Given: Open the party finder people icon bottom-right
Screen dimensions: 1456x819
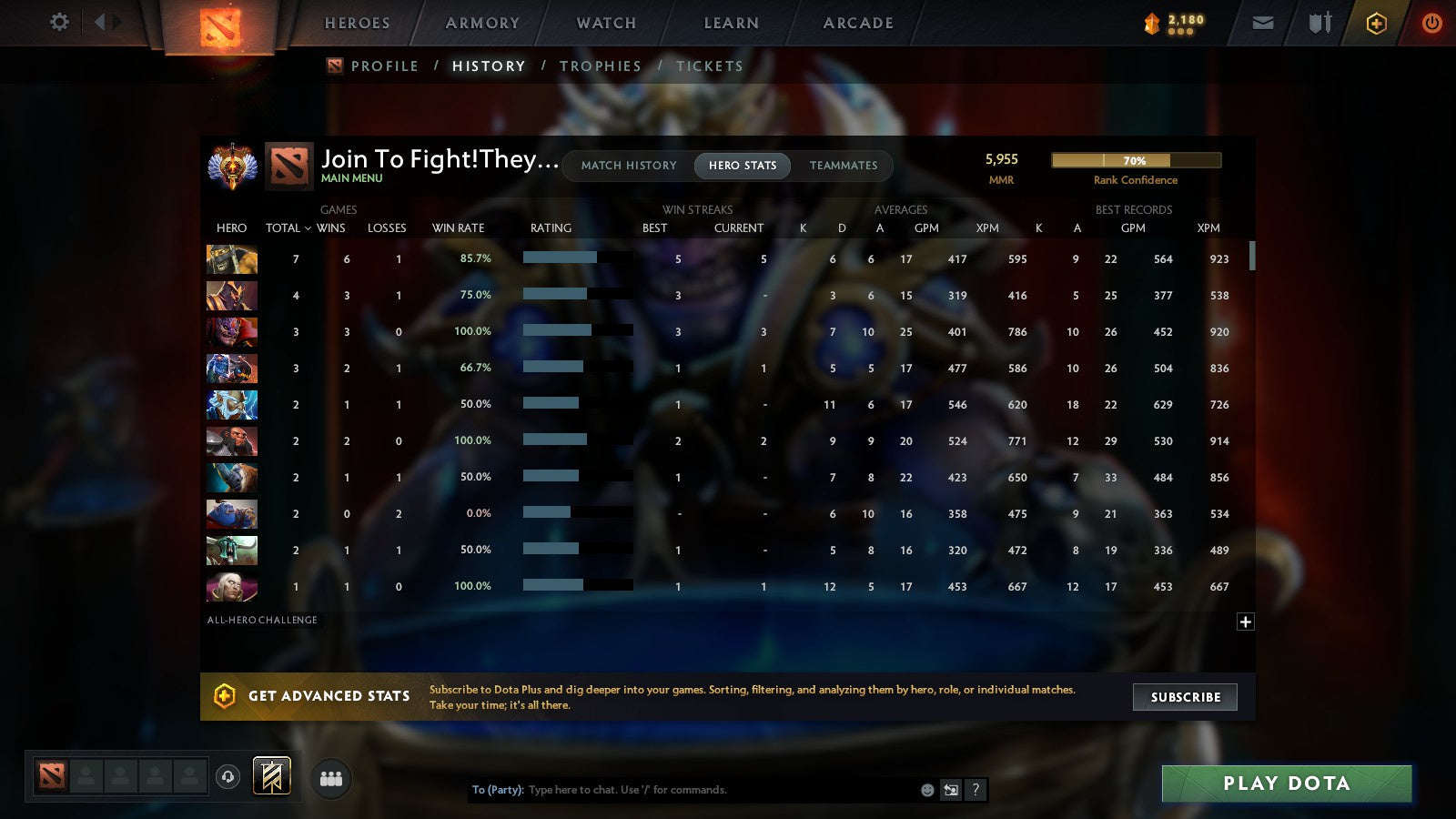Looking at the screenshot, I should (331, 778).
